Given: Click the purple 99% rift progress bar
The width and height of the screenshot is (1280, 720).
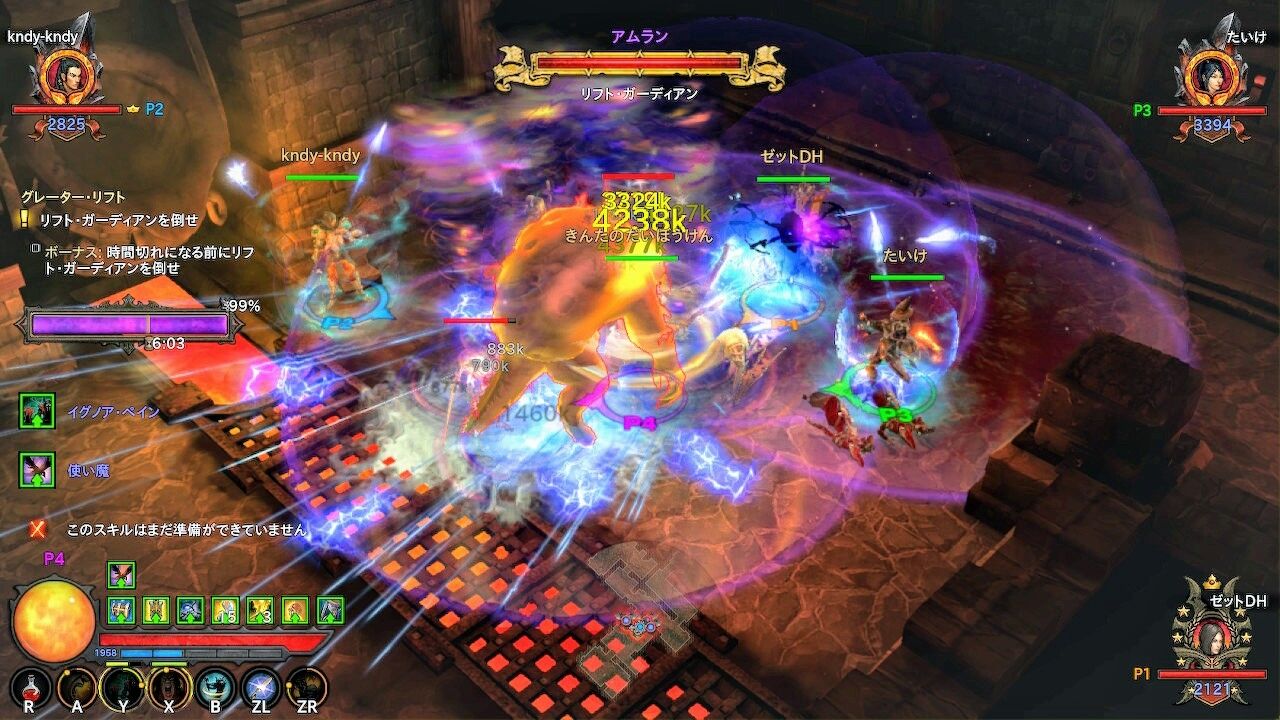Looking at the screenshot, I should 130,322.
